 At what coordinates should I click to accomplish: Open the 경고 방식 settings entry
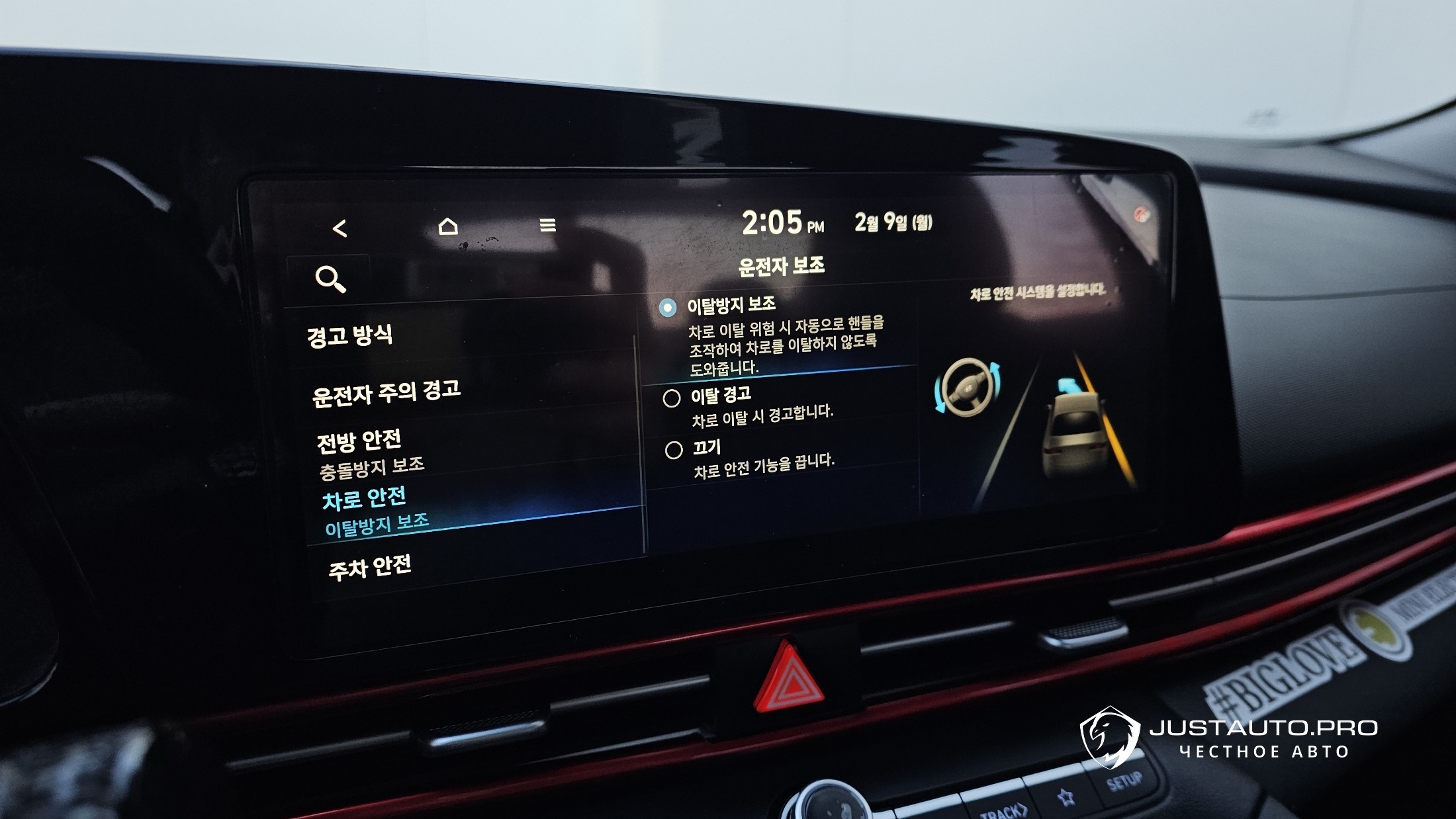coord(349,335)
